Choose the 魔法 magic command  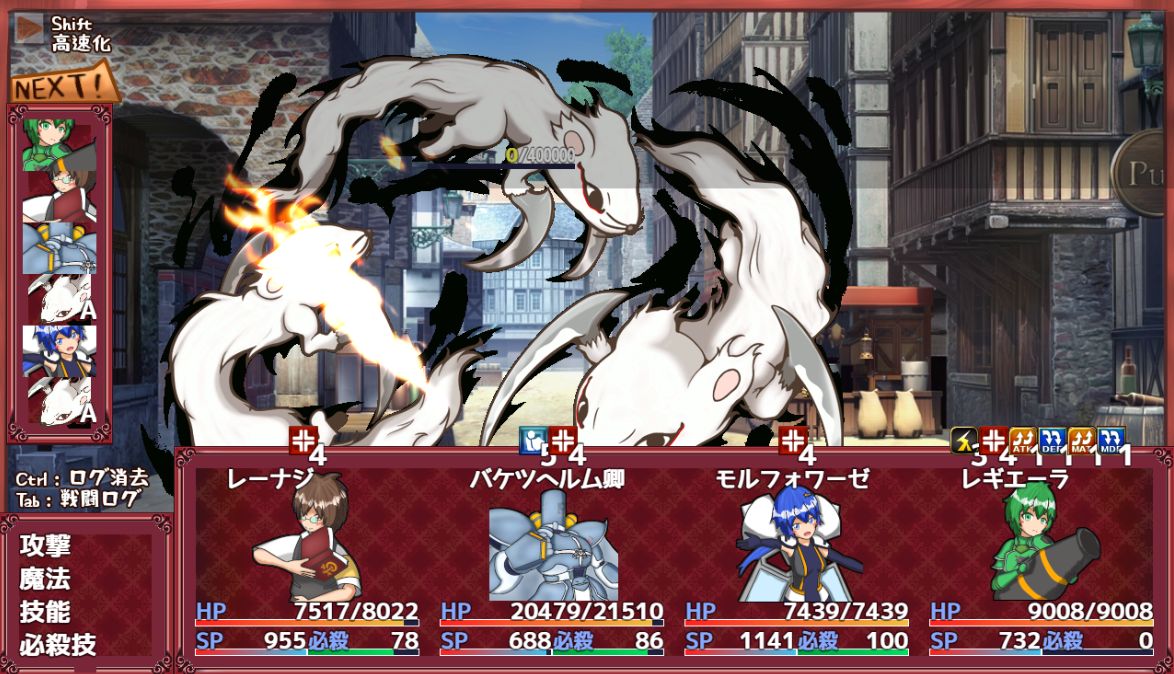(45, 579)
